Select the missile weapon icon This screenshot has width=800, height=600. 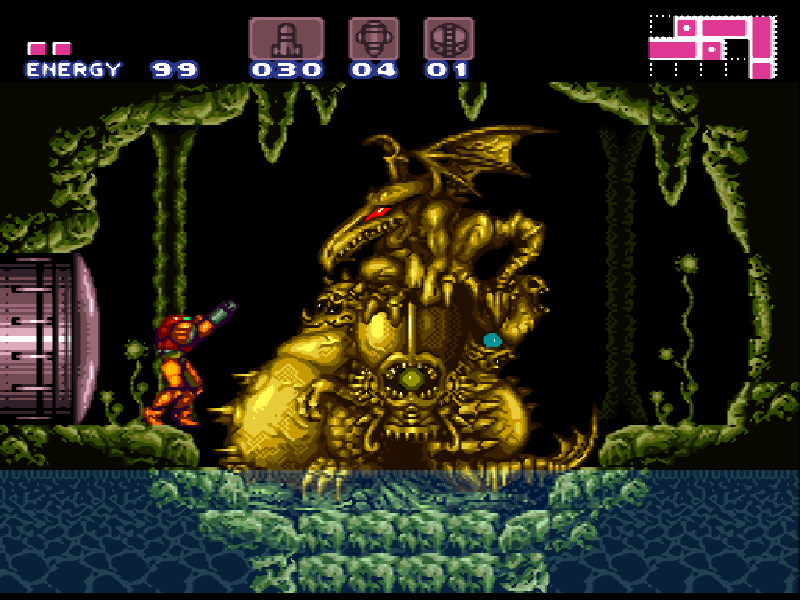coord(286,39)
